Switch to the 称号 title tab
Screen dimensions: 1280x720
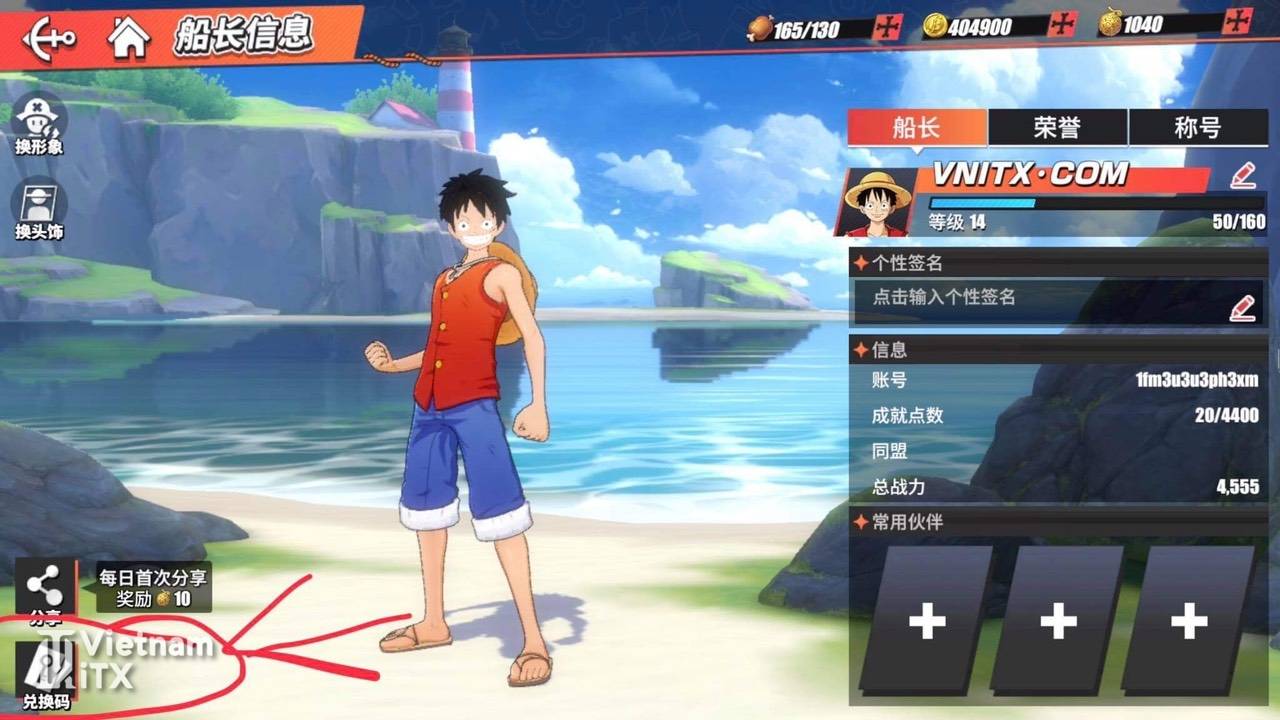click(x=1197, y=128)
